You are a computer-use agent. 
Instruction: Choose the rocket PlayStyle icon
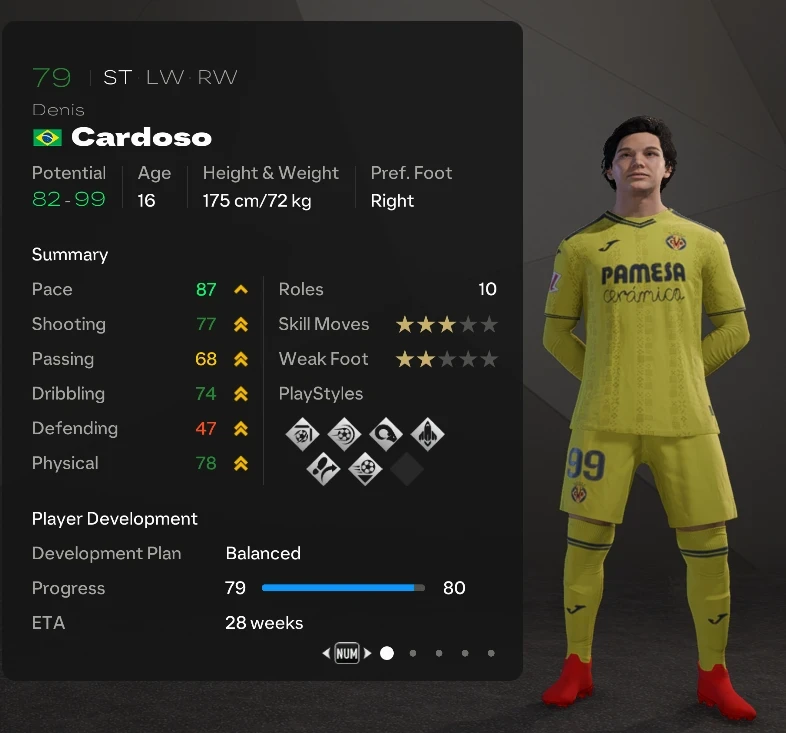click(x=427, y=434)
